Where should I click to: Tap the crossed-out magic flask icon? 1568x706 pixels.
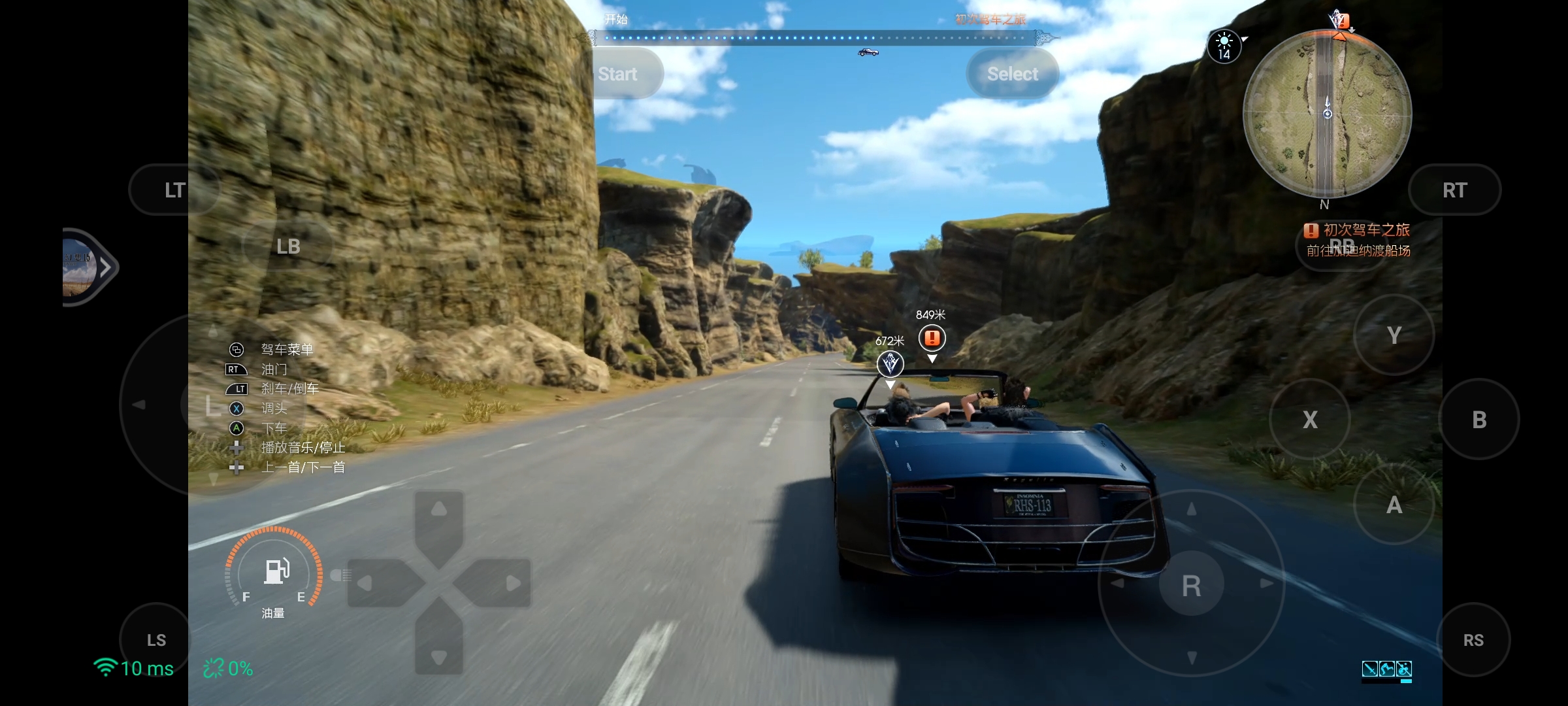point(1404,669)
